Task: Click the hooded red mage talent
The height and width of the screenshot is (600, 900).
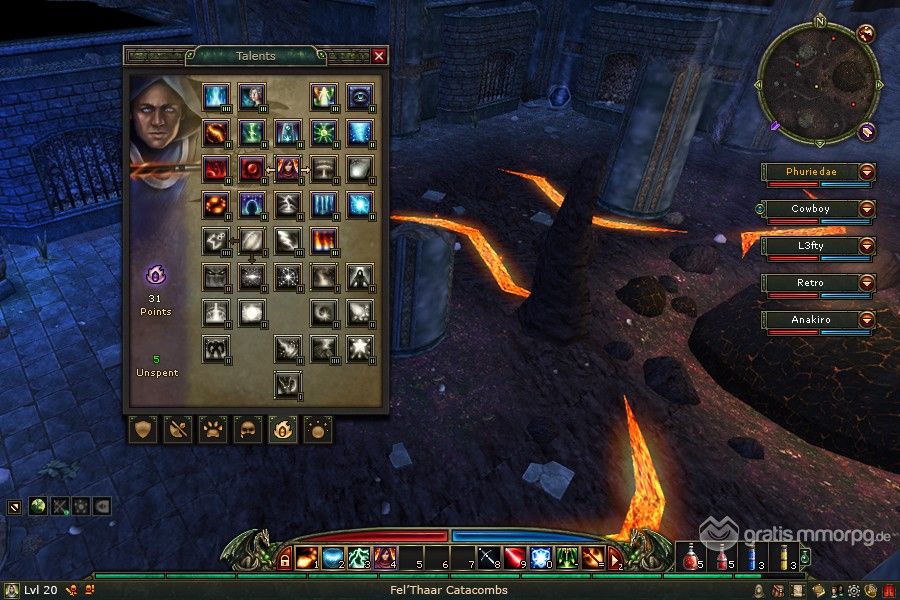Action: (288, 168)
